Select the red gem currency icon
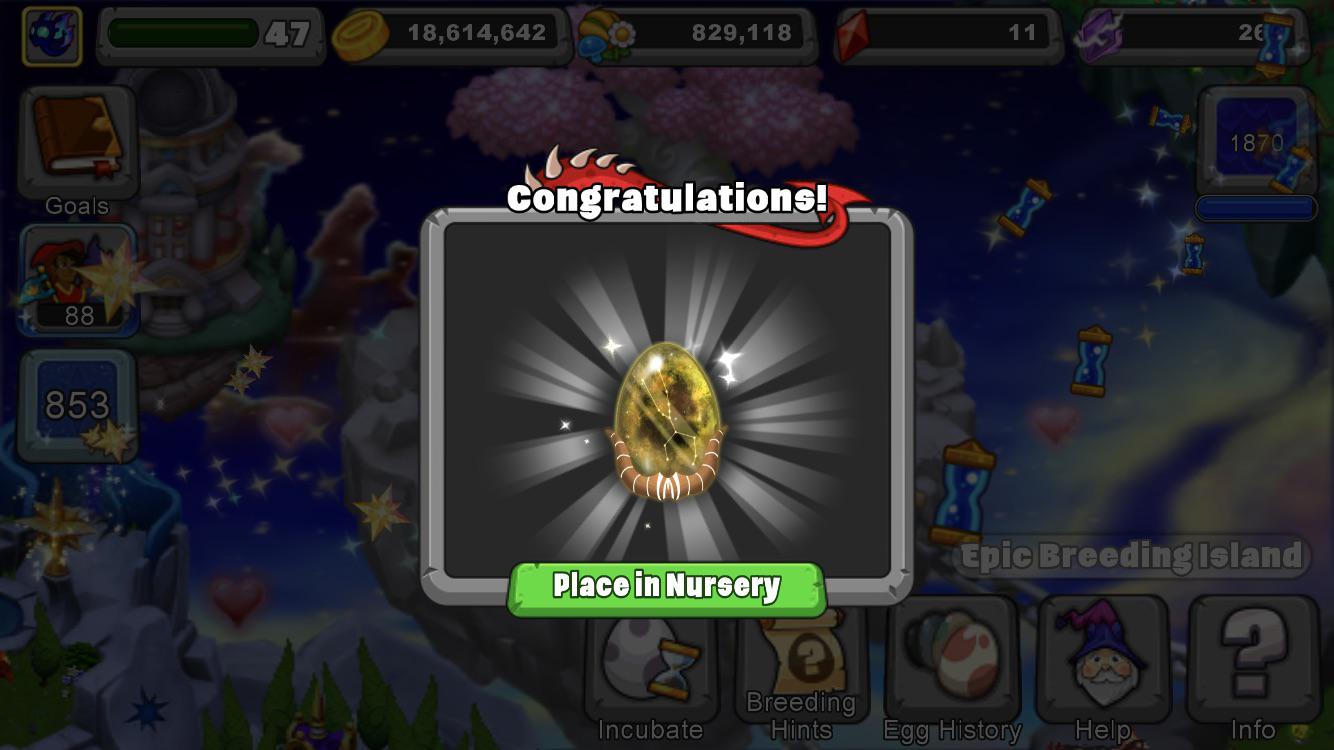Viewport: 1334px width, 750px height. (853, 32)
